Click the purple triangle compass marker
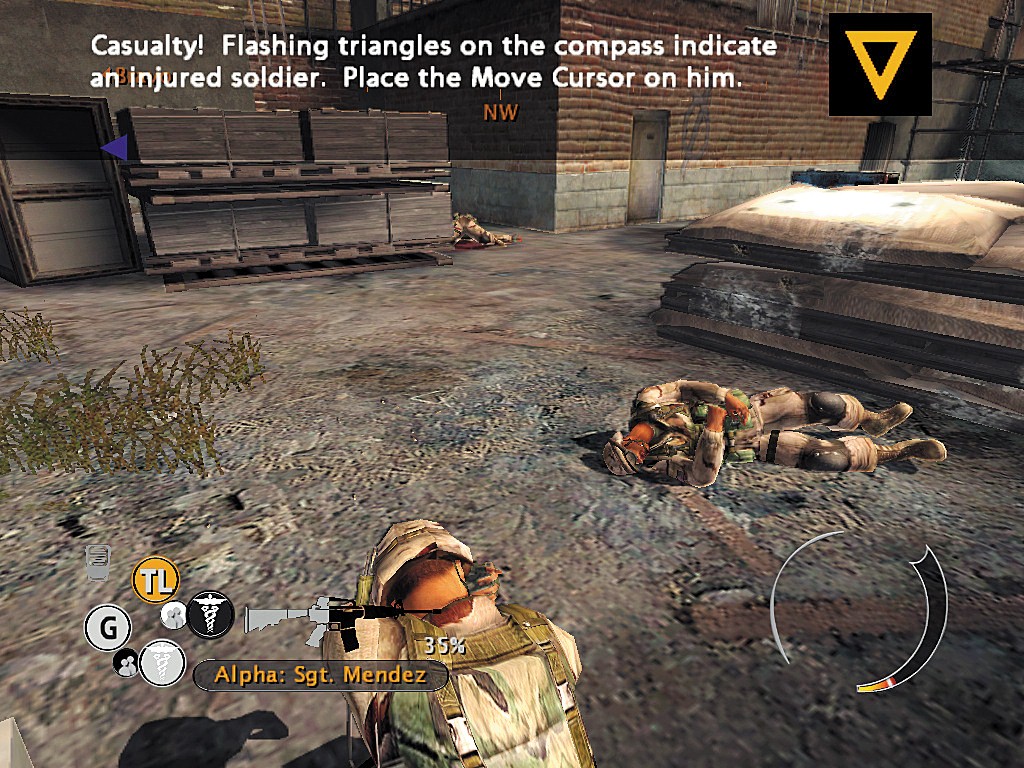 tap(114, 148)
